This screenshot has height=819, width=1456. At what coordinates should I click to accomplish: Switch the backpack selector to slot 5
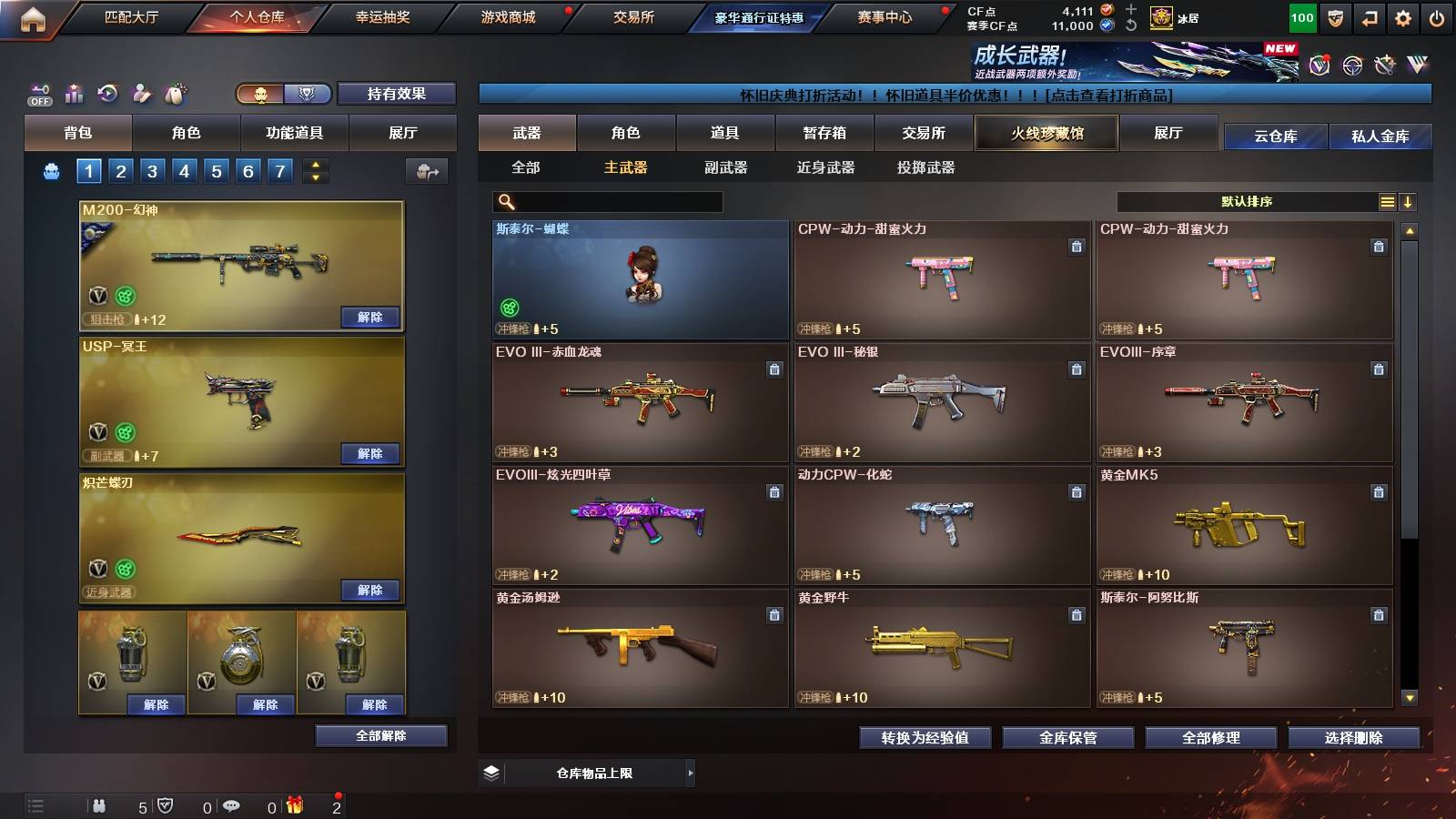click(215, 170)
